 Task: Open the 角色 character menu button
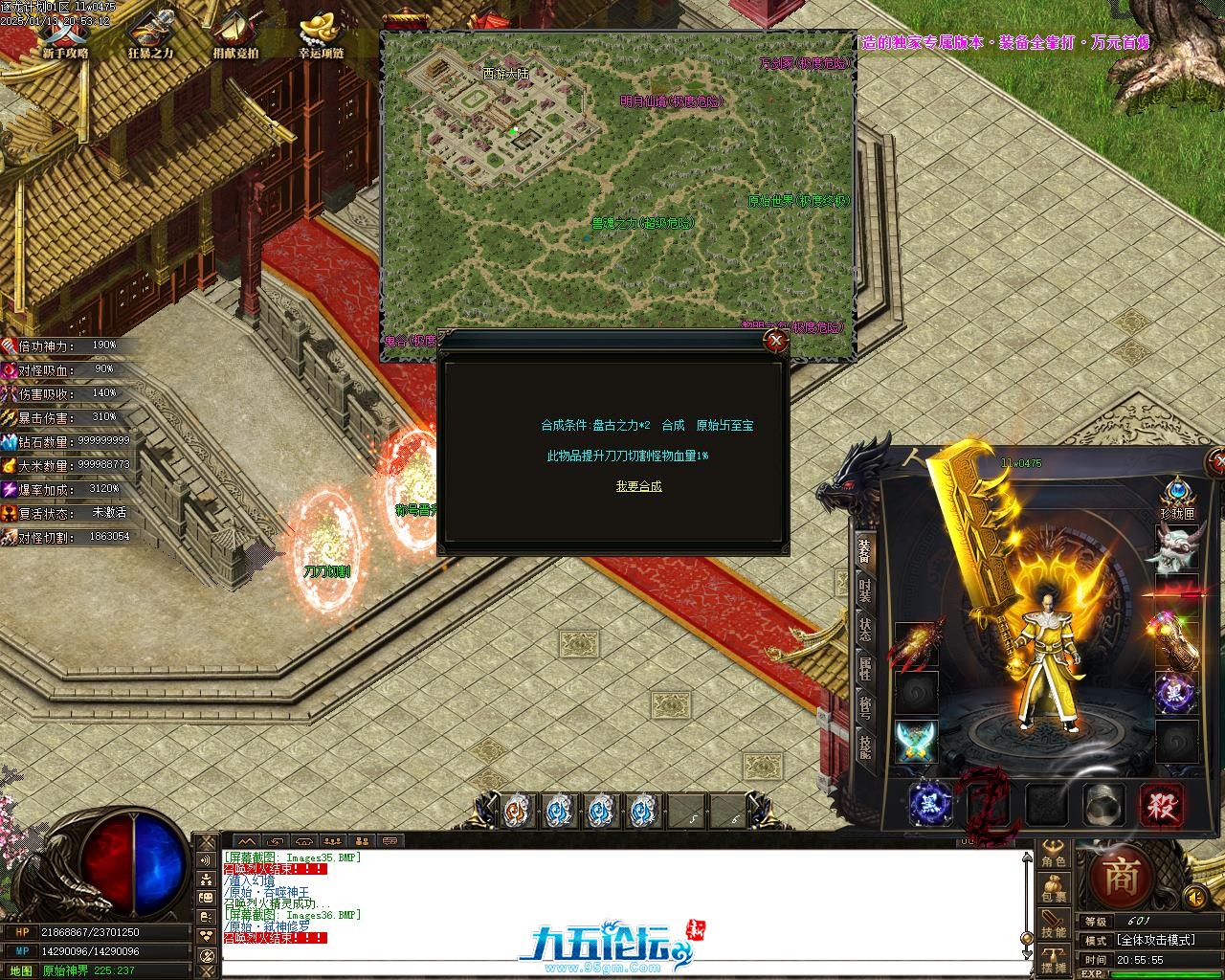click(1054, 855)
